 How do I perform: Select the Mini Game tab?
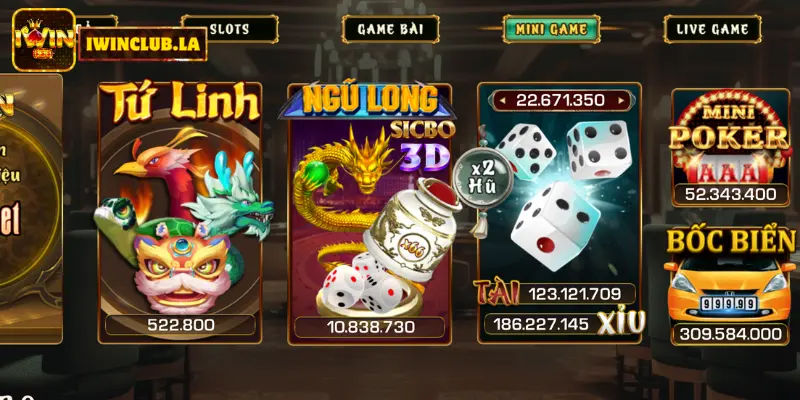tap(551, 29)
